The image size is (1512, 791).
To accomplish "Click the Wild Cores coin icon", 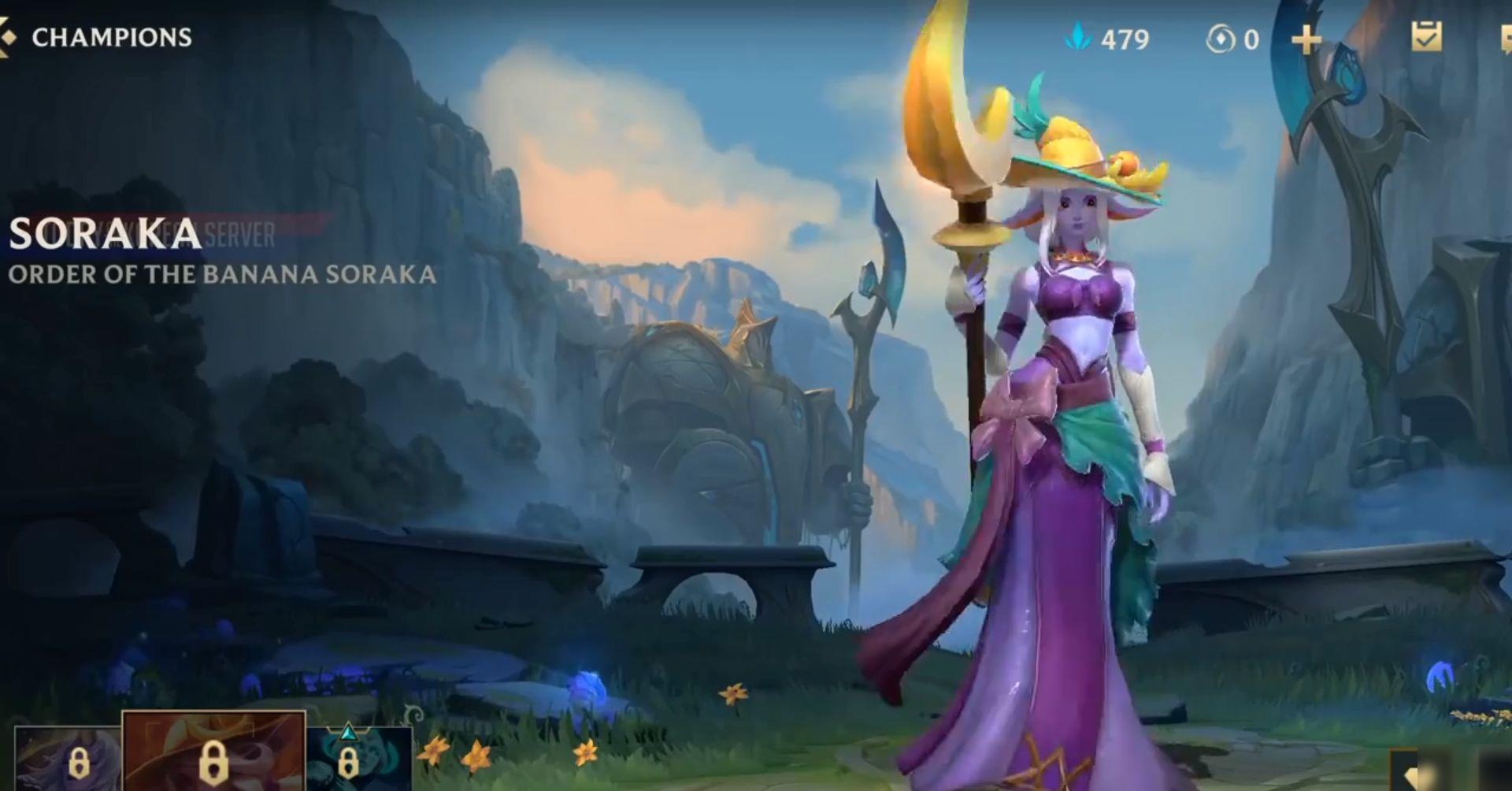I will 1220,39.
